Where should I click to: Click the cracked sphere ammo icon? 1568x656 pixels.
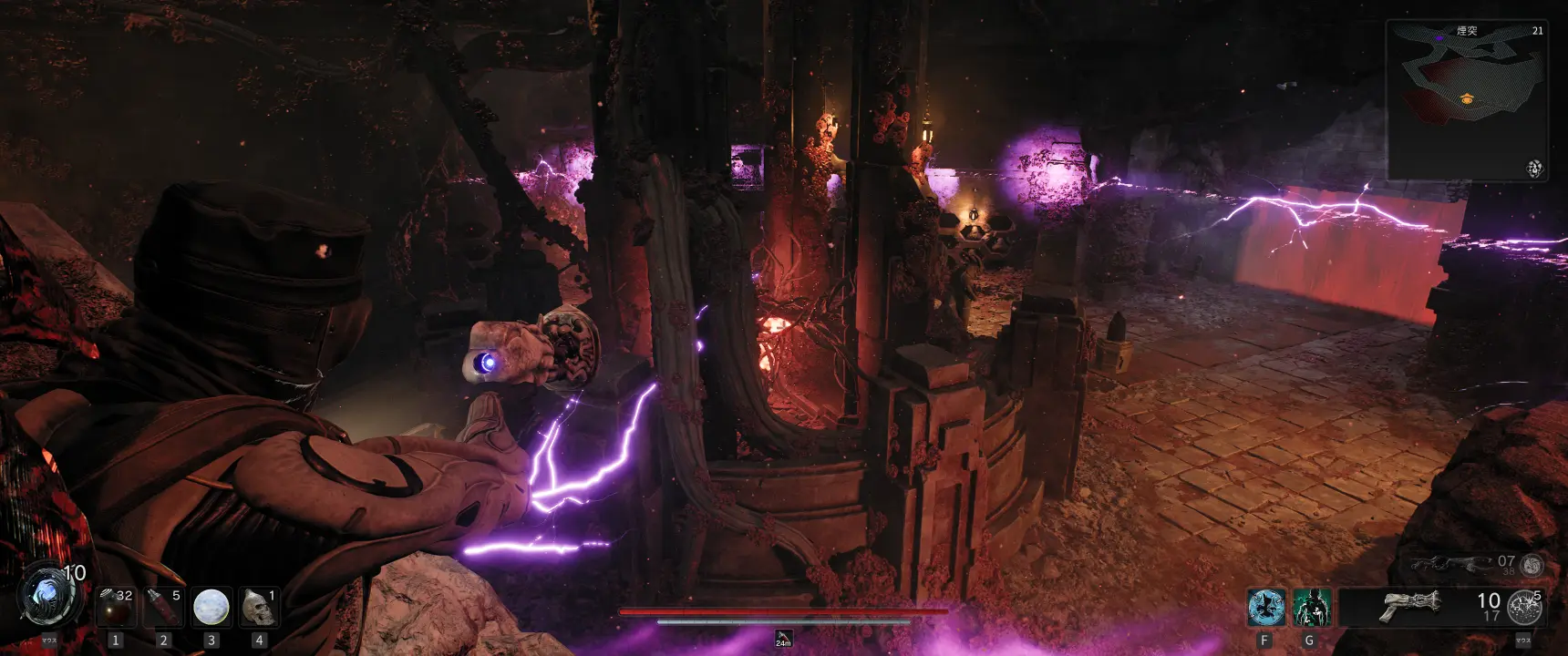[1524, 608]
